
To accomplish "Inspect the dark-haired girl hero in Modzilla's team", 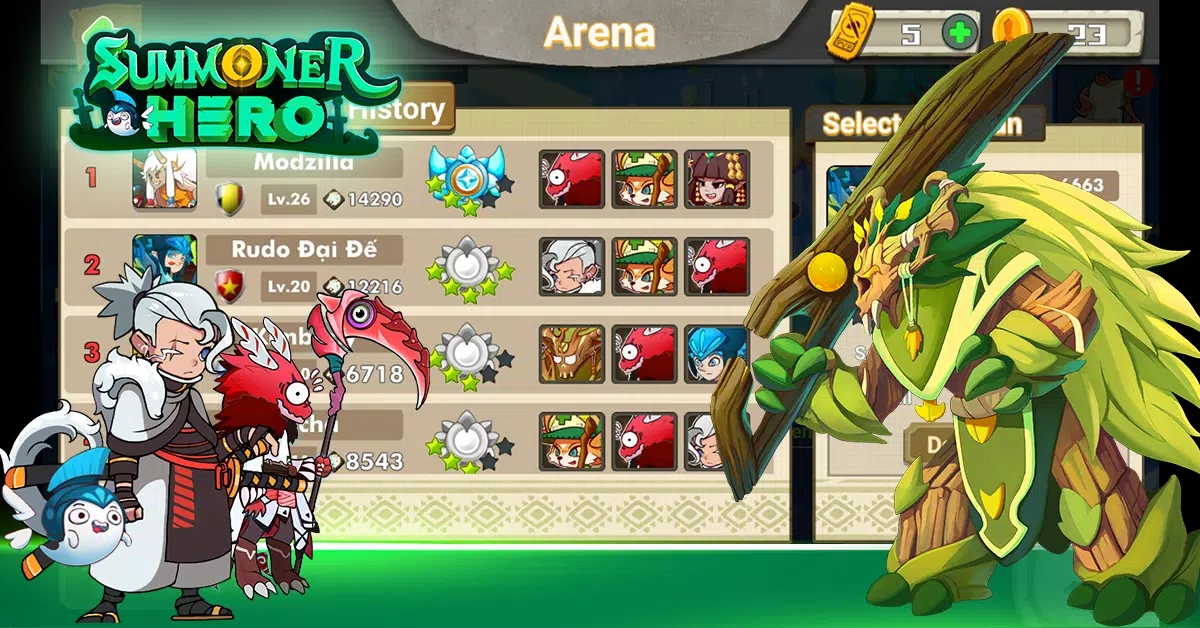I will click(x=717, y=180).
